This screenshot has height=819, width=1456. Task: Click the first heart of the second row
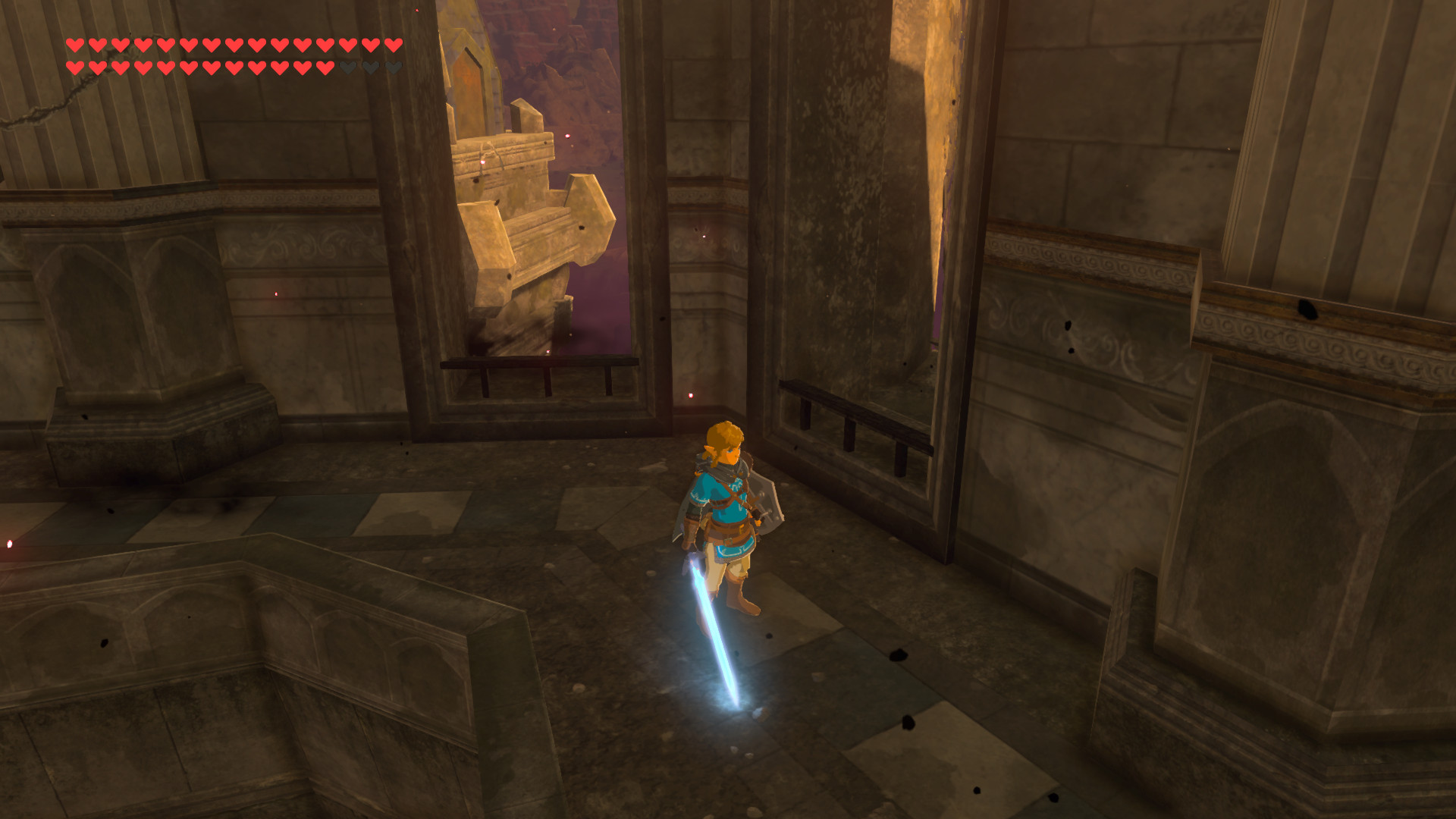74,67
